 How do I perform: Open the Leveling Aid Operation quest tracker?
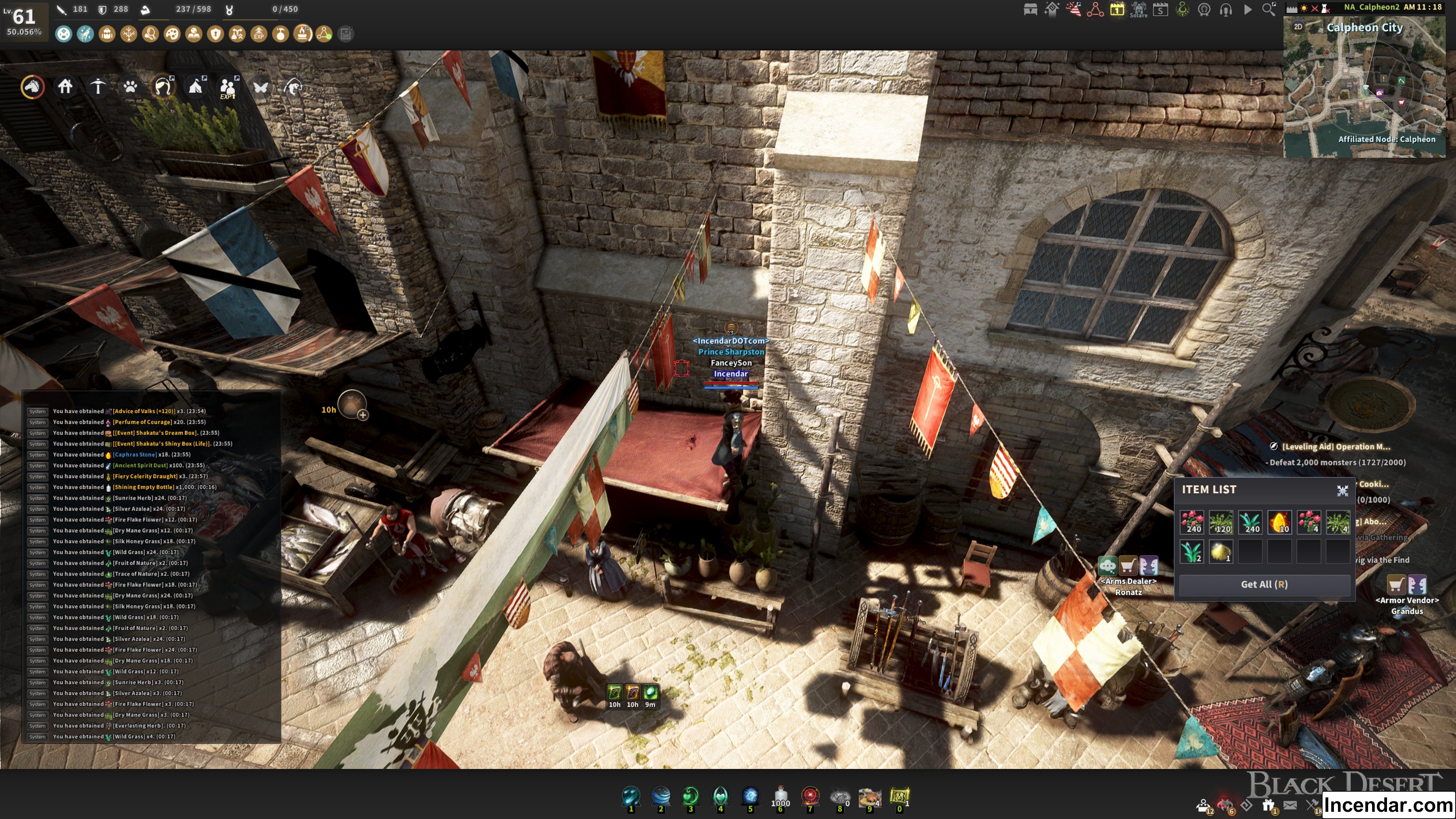(1335, 447)
